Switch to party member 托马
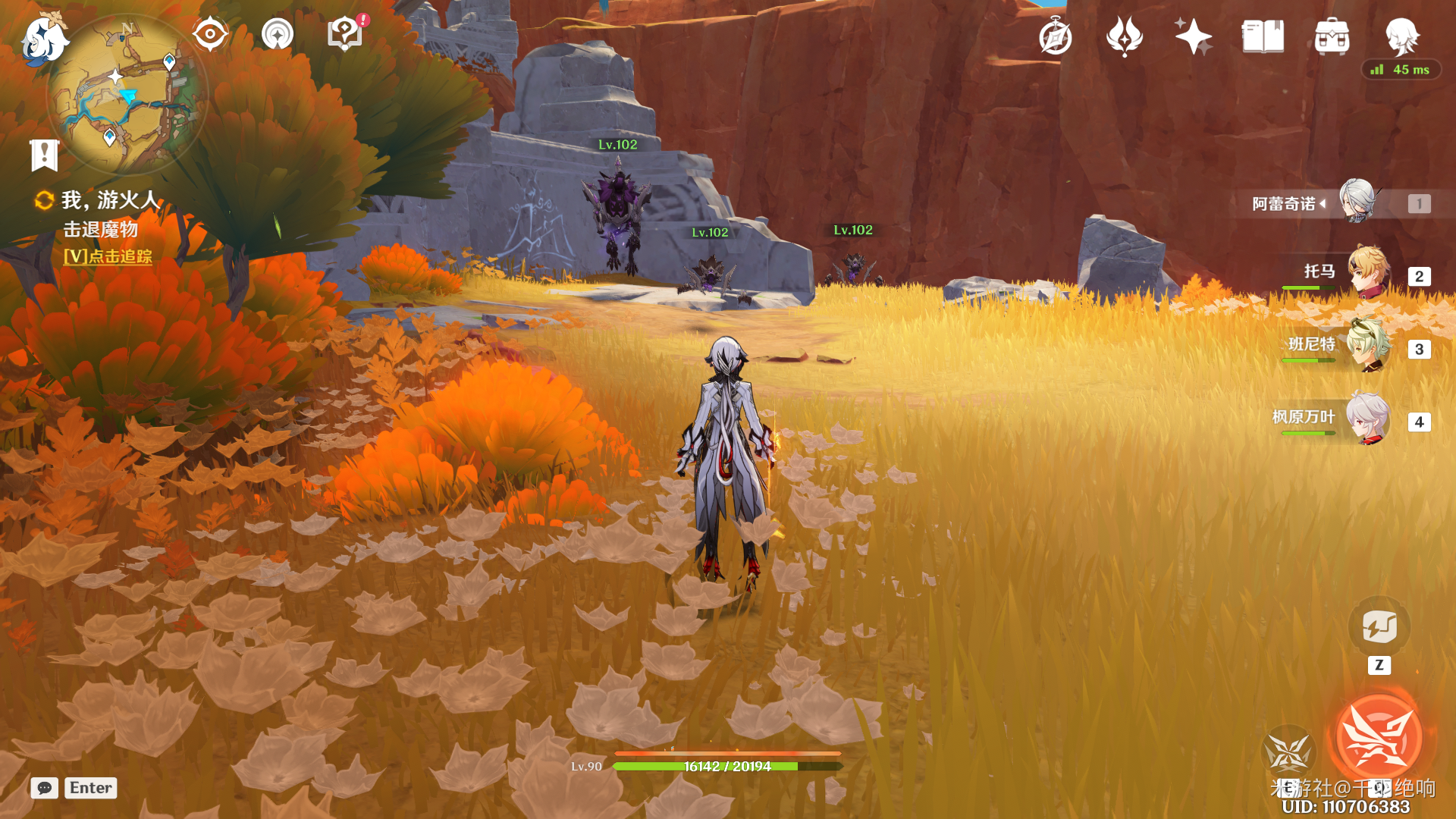 coord(1368,271)
